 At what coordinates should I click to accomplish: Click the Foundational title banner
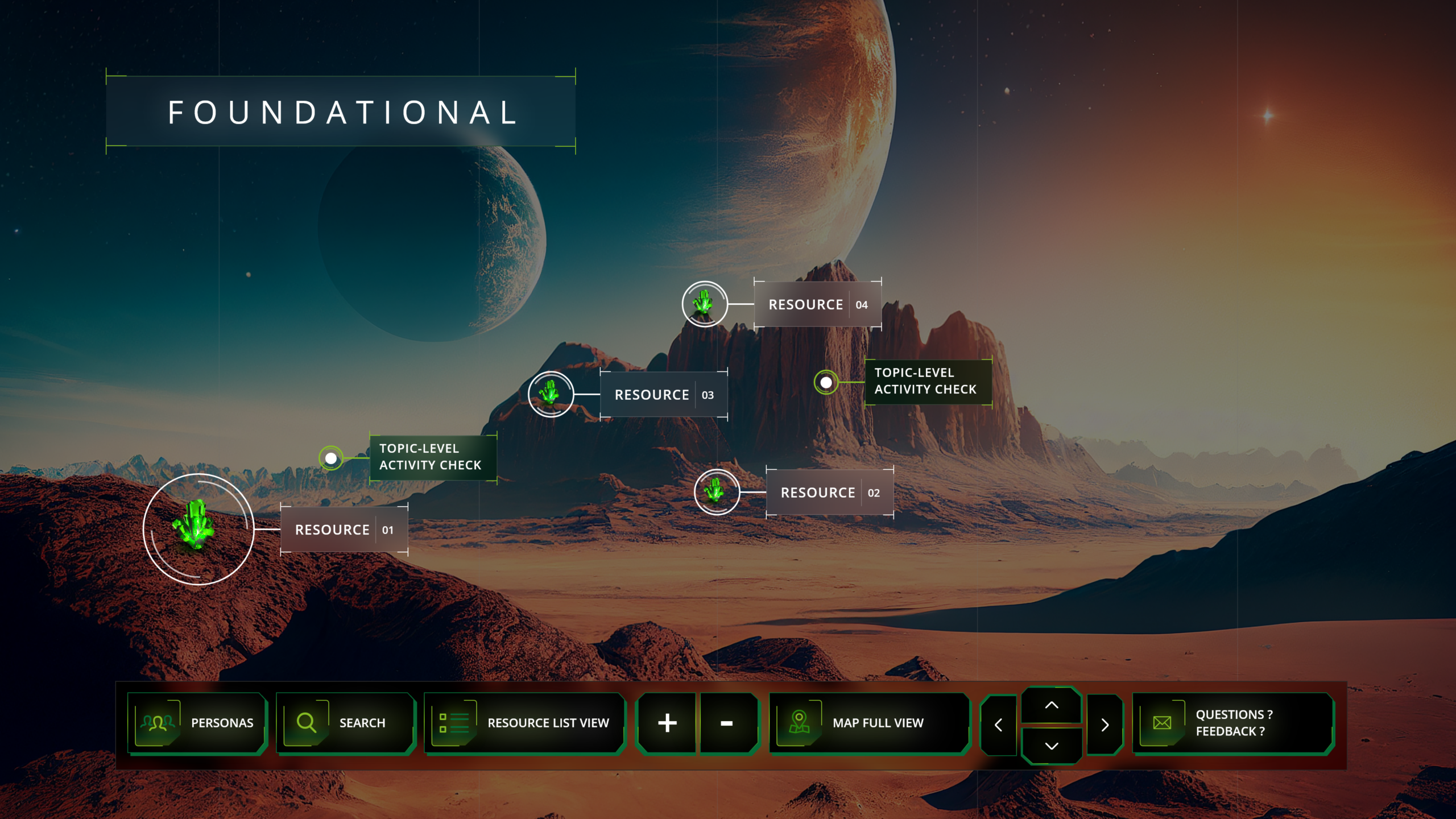[x=341, y=112]
